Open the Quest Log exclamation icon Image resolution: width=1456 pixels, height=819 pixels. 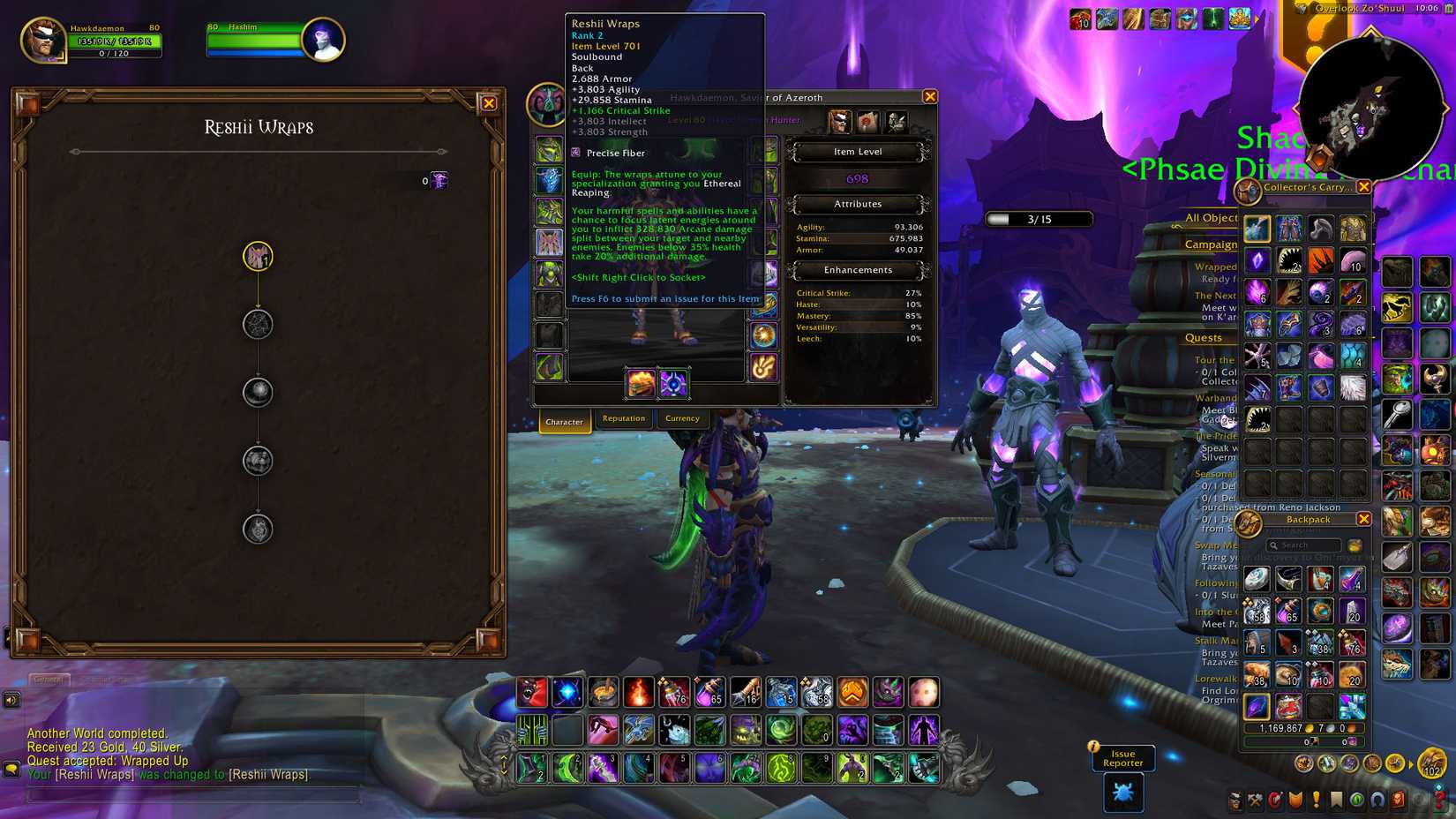click(x=1315, y=799)
